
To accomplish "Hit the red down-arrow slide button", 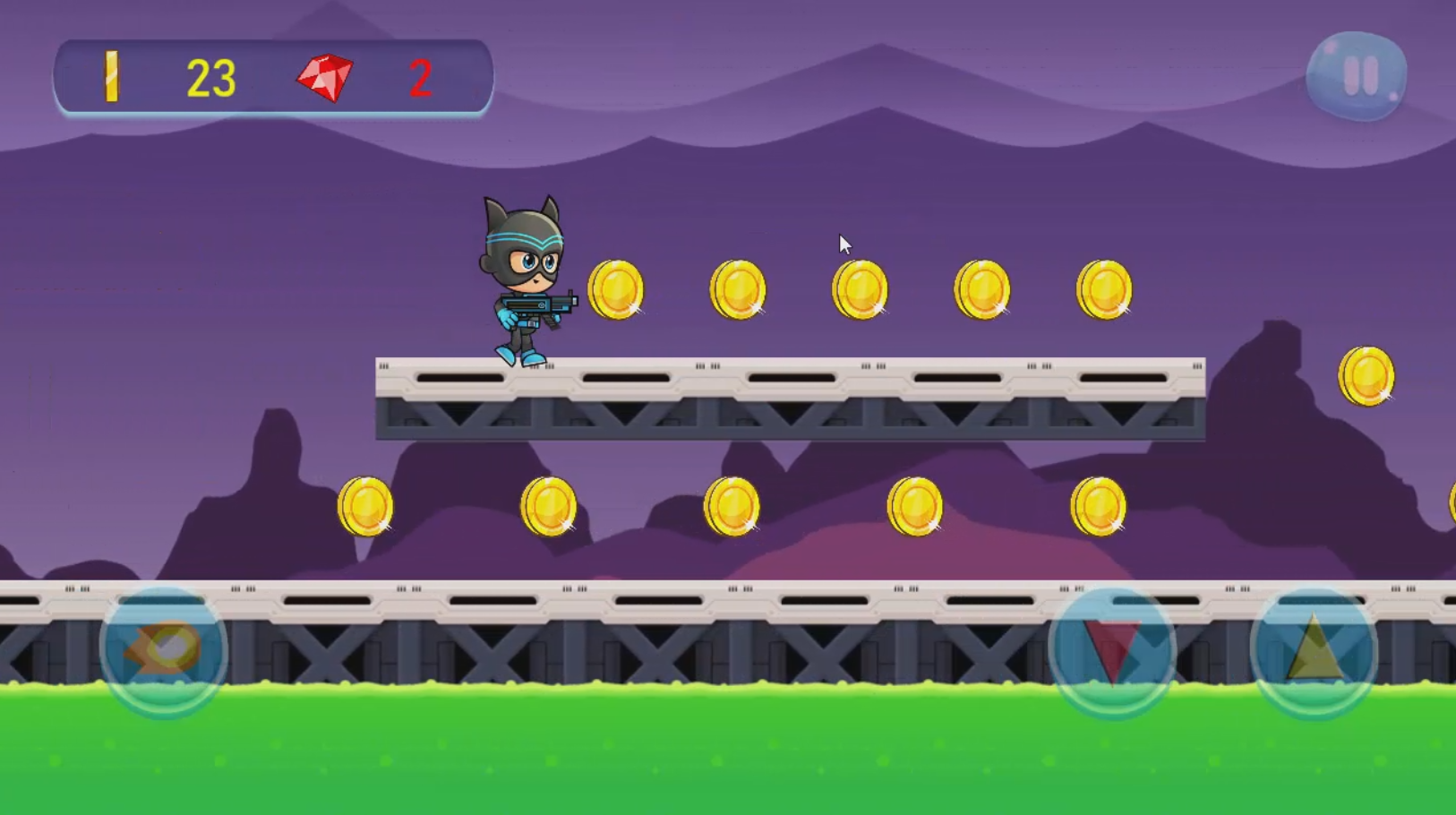I will pyautogui.click(x=1112, y=649).
